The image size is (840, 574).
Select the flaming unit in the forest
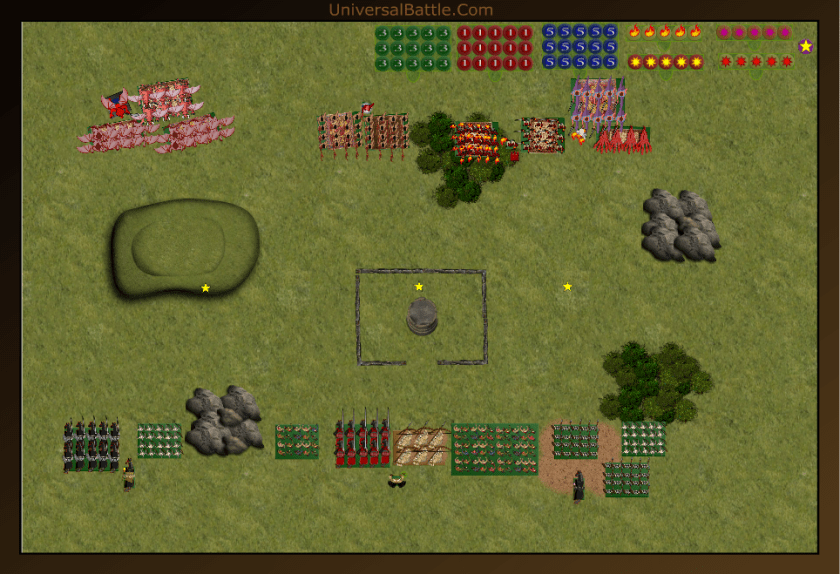click(474, 141)
